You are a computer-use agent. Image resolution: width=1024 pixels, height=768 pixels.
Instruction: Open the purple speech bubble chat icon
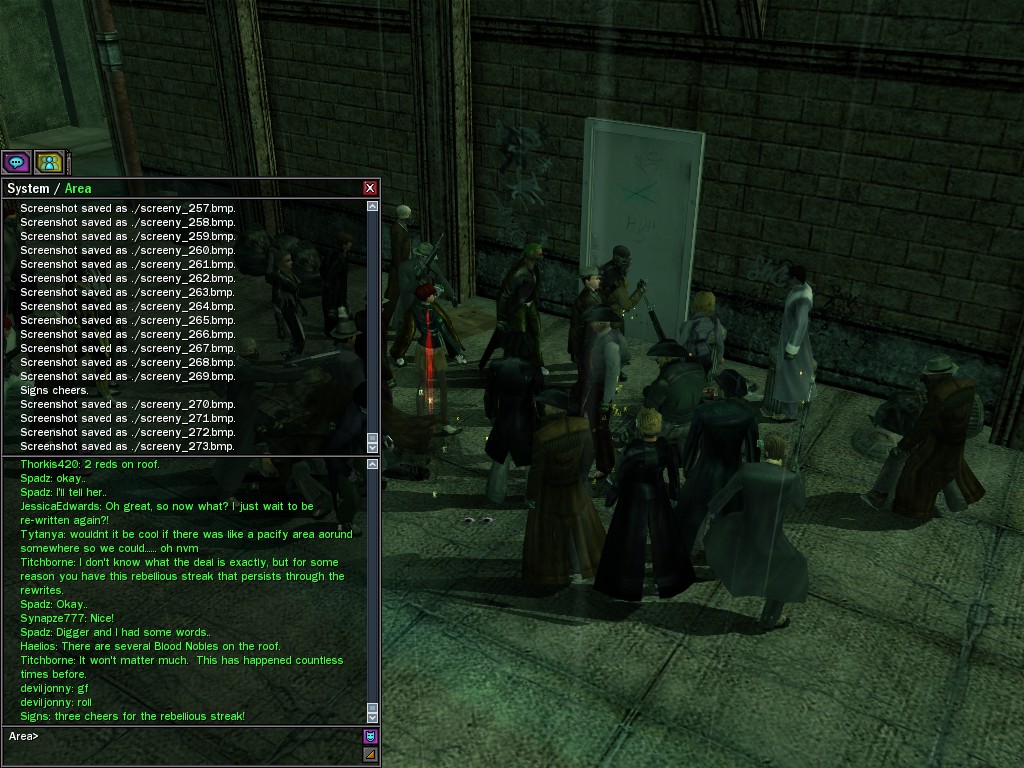click(16, 162)
